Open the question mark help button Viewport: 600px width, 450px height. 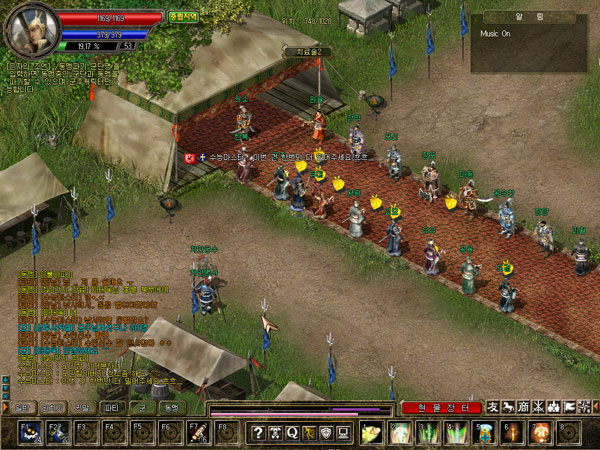click(258, 432)
